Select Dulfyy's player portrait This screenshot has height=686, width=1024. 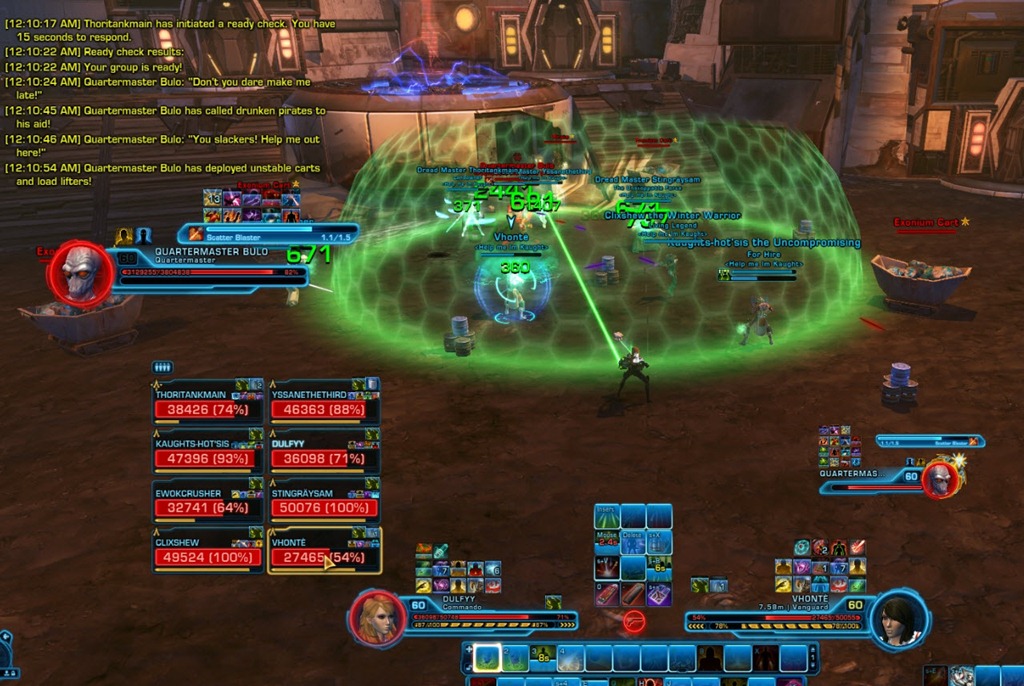pos(377,619)
